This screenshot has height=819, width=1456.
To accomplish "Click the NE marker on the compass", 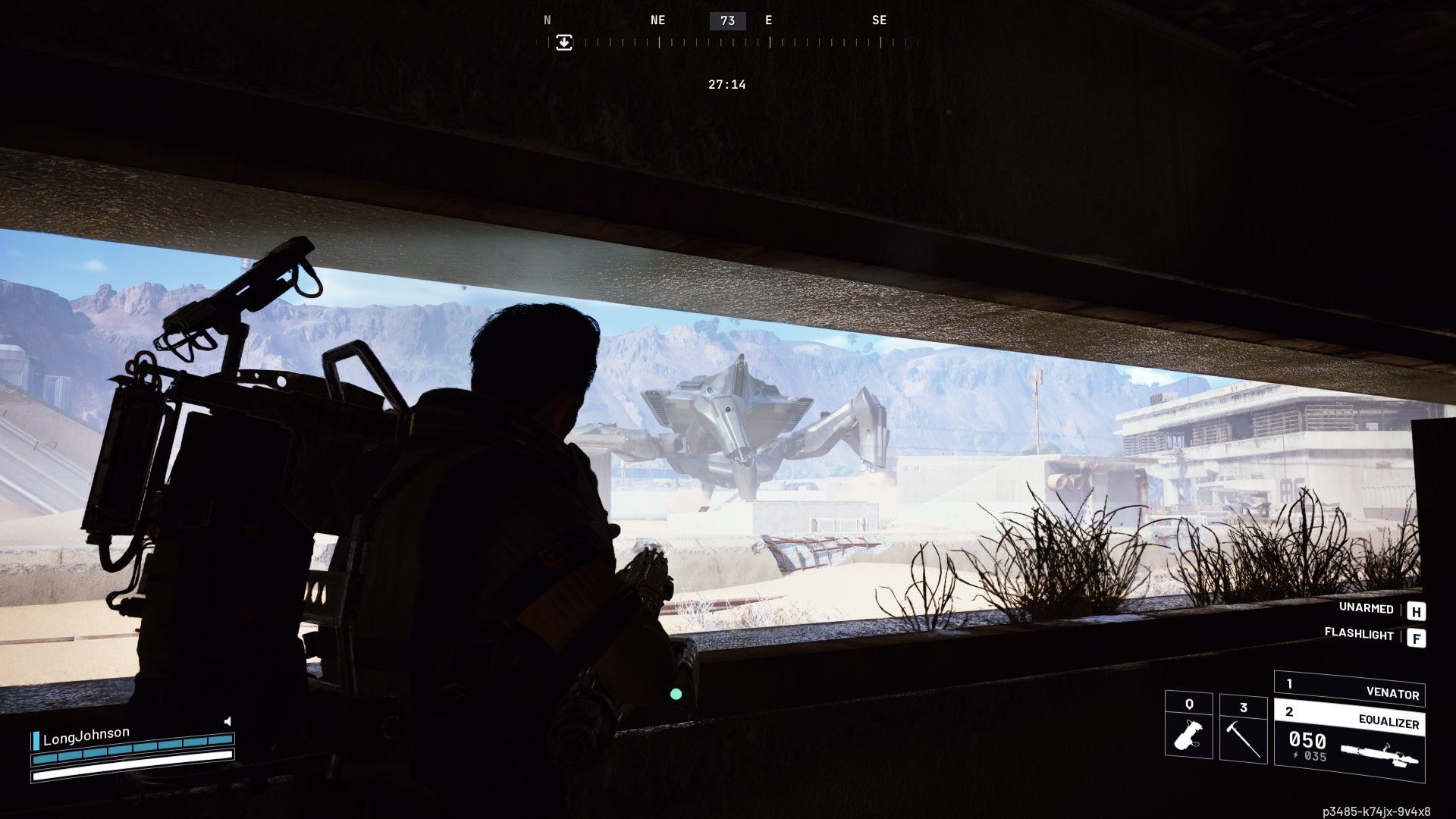I will click(x=657, y=20).
